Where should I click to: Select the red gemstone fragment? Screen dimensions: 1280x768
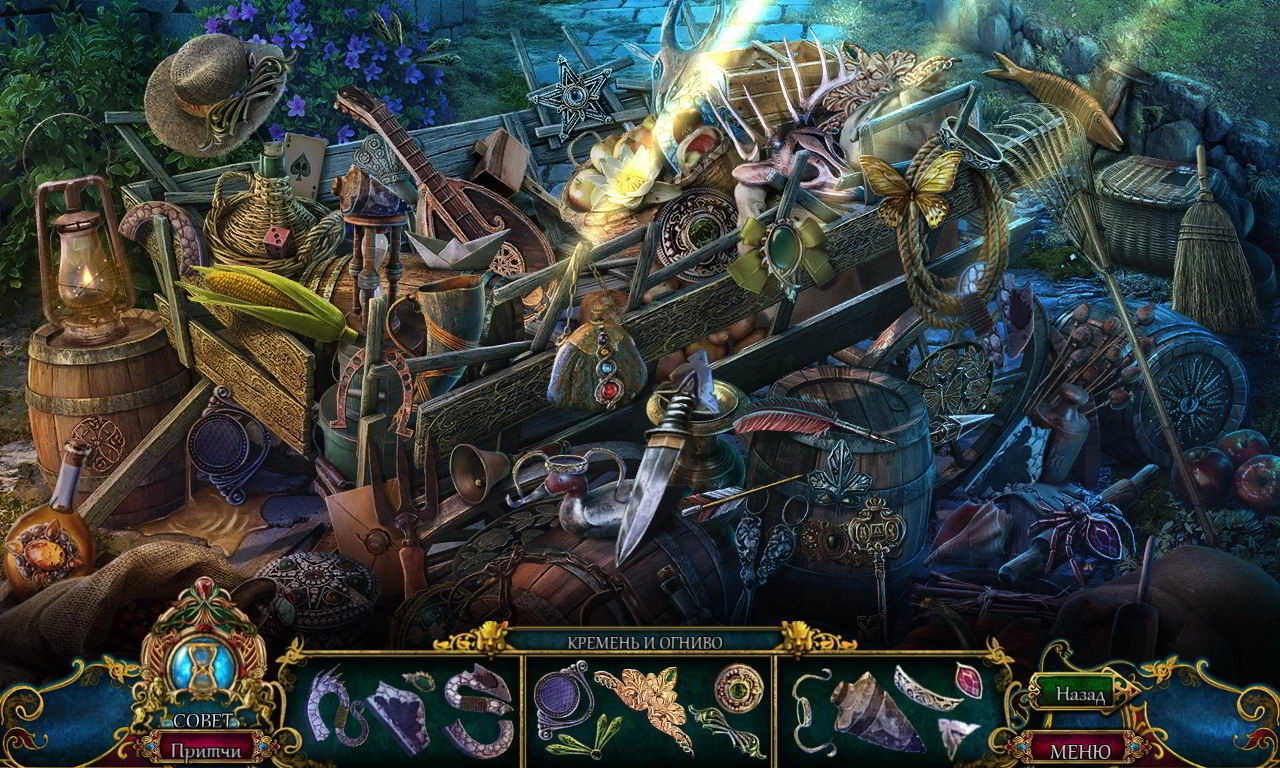tap(969, 681)
